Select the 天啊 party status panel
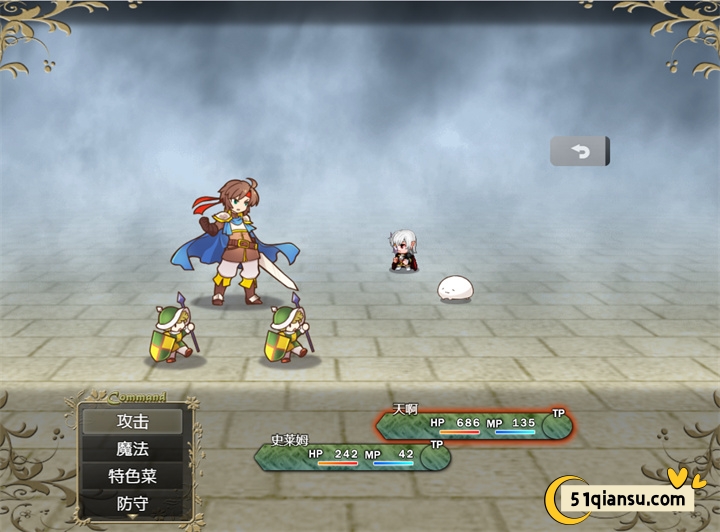720x532 pixels. [x=473, y=425]
